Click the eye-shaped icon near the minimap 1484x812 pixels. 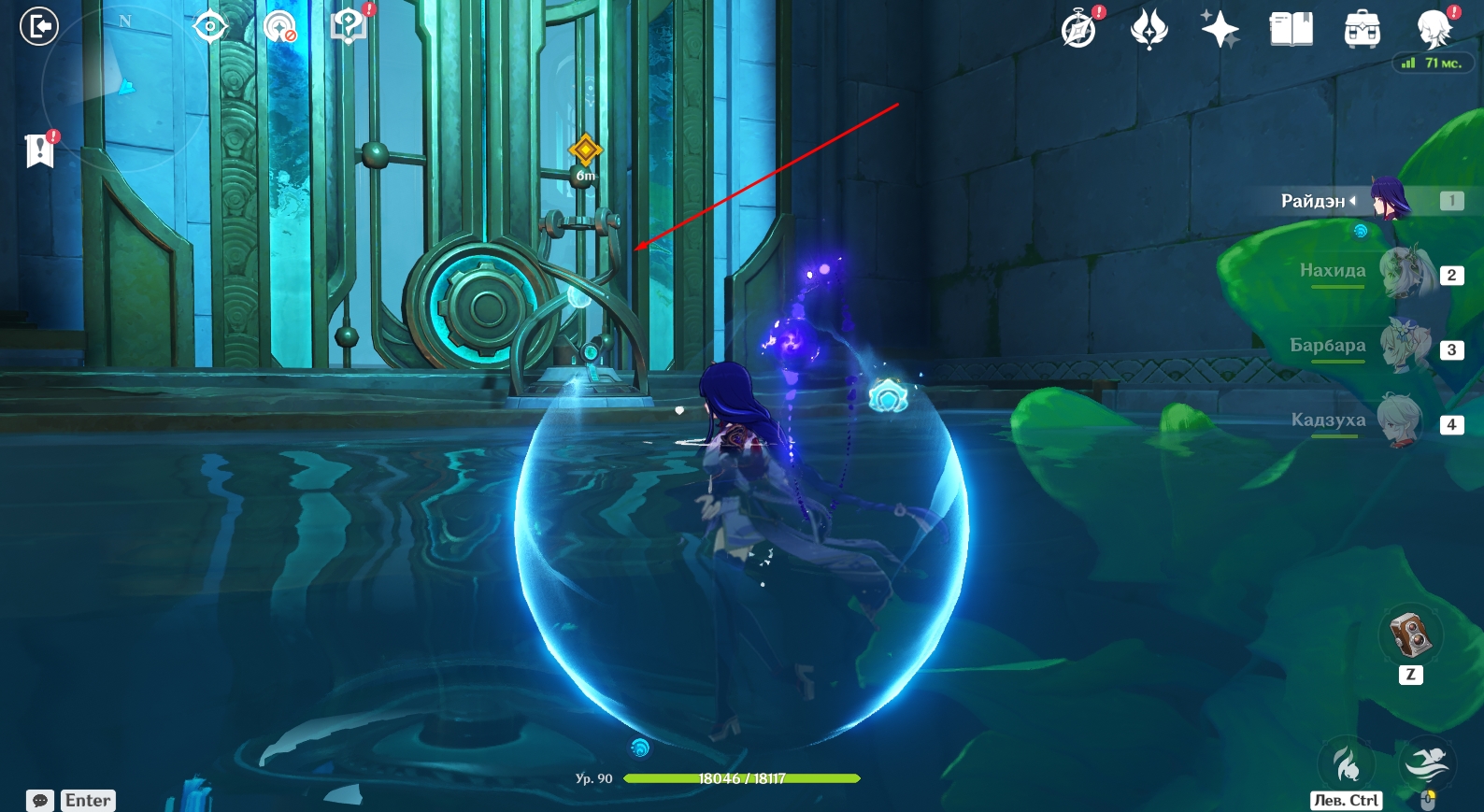click(209, 26)
